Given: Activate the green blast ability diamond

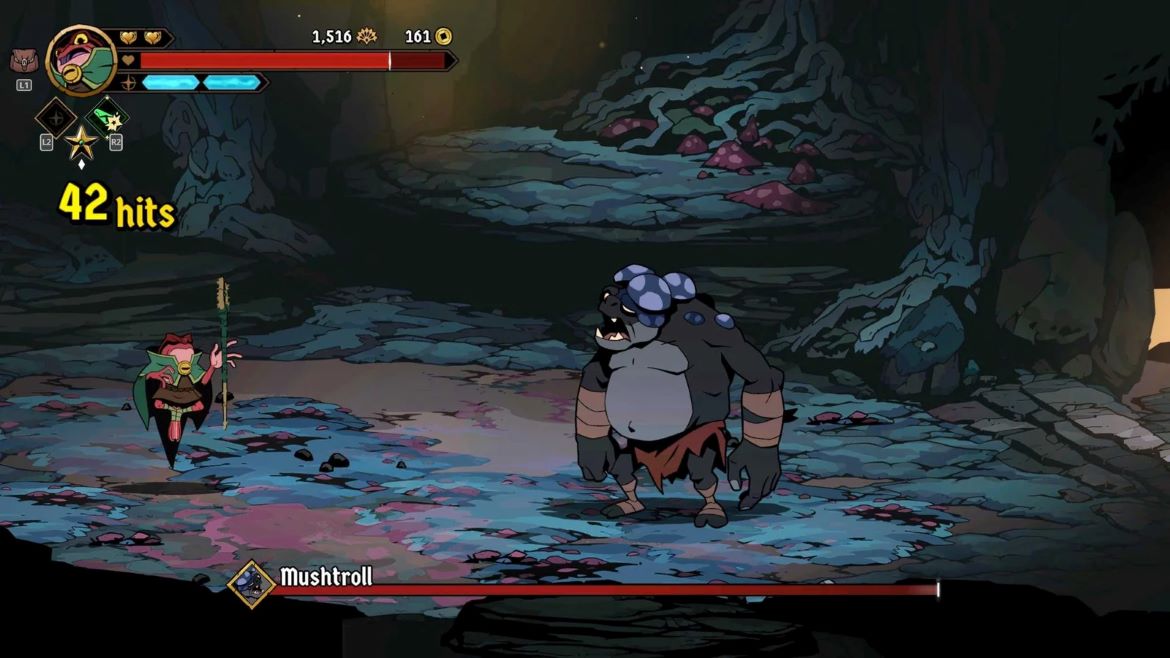Looking at the screenshot, I should [x=106, y=118].
